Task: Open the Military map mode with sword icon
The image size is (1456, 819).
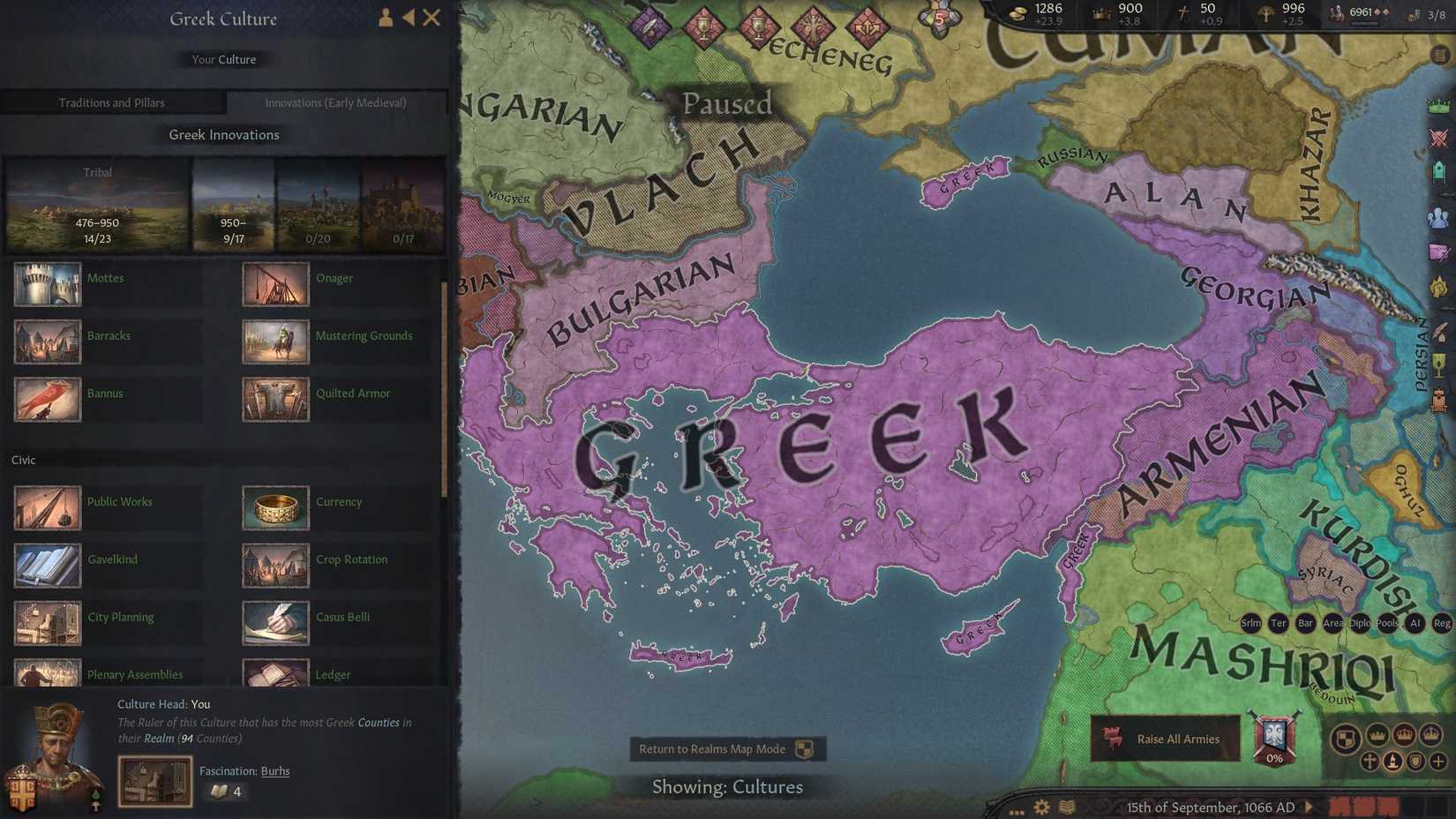Action: coord(1438,138)
